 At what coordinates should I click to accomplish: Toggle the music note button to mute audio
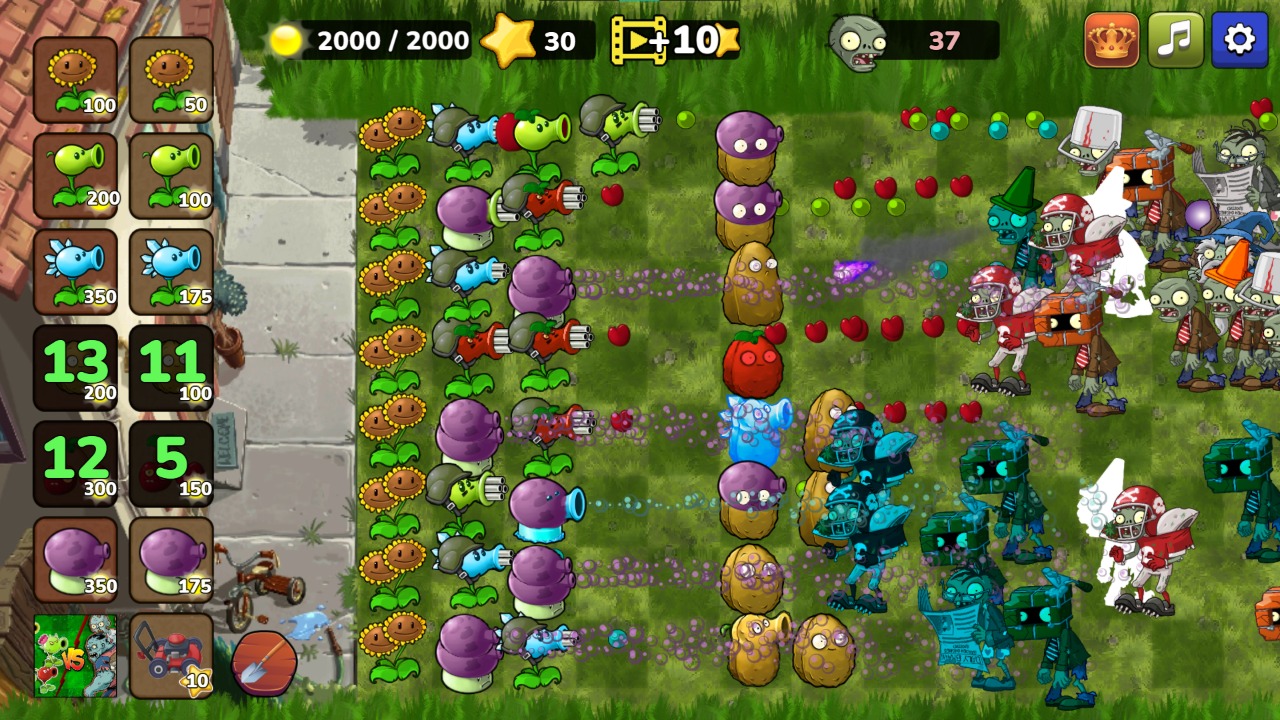[1174, 40]
